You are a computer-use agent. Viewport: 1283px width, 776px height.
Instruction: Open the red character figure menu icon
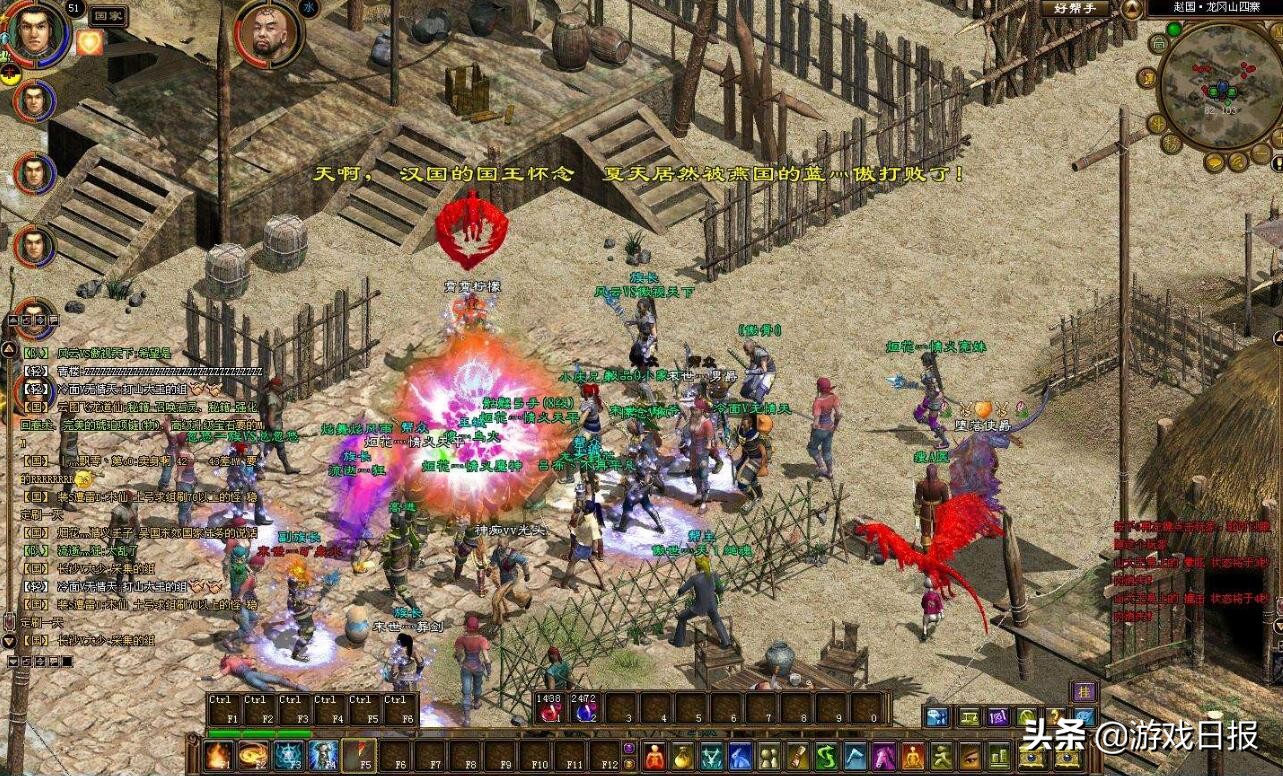(x=655, y=756)
